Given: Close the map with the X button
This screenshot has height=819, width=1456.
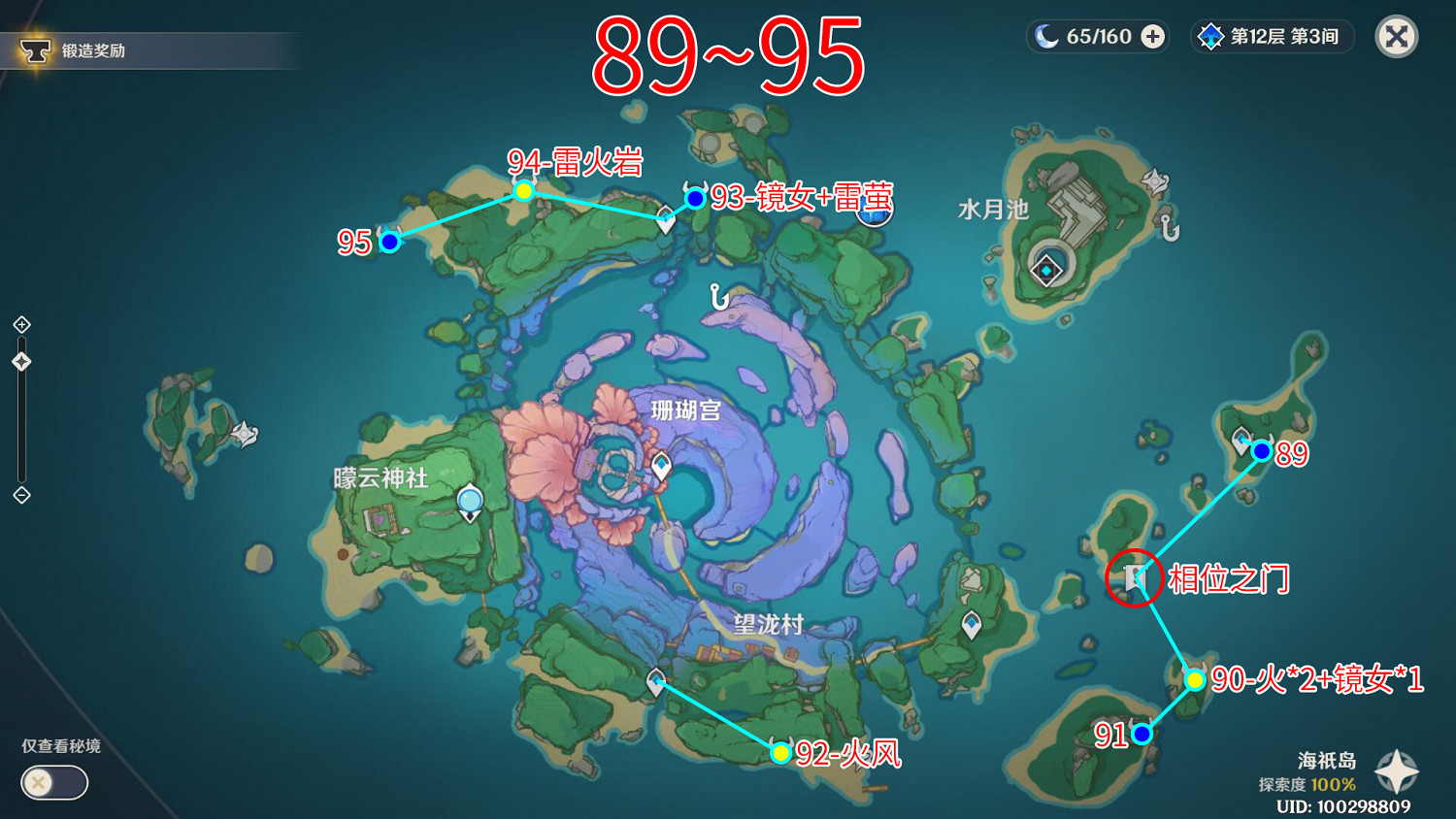Looking at the screenshot, I should (1395, 36).
